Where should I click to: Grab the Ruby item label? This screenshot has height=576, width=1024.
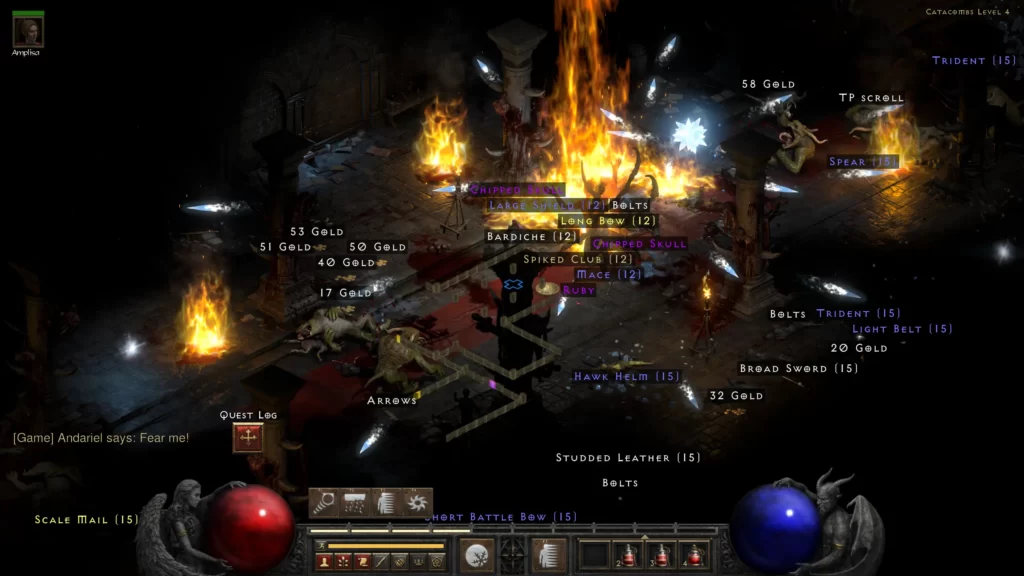click(x=578, y=290)
